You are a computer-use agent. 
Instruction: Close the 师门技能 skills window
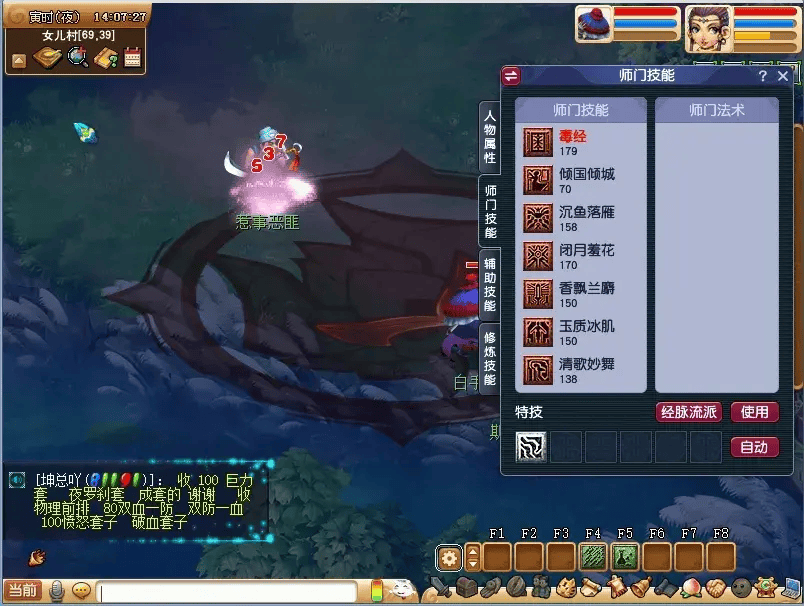tap(783, 76)
